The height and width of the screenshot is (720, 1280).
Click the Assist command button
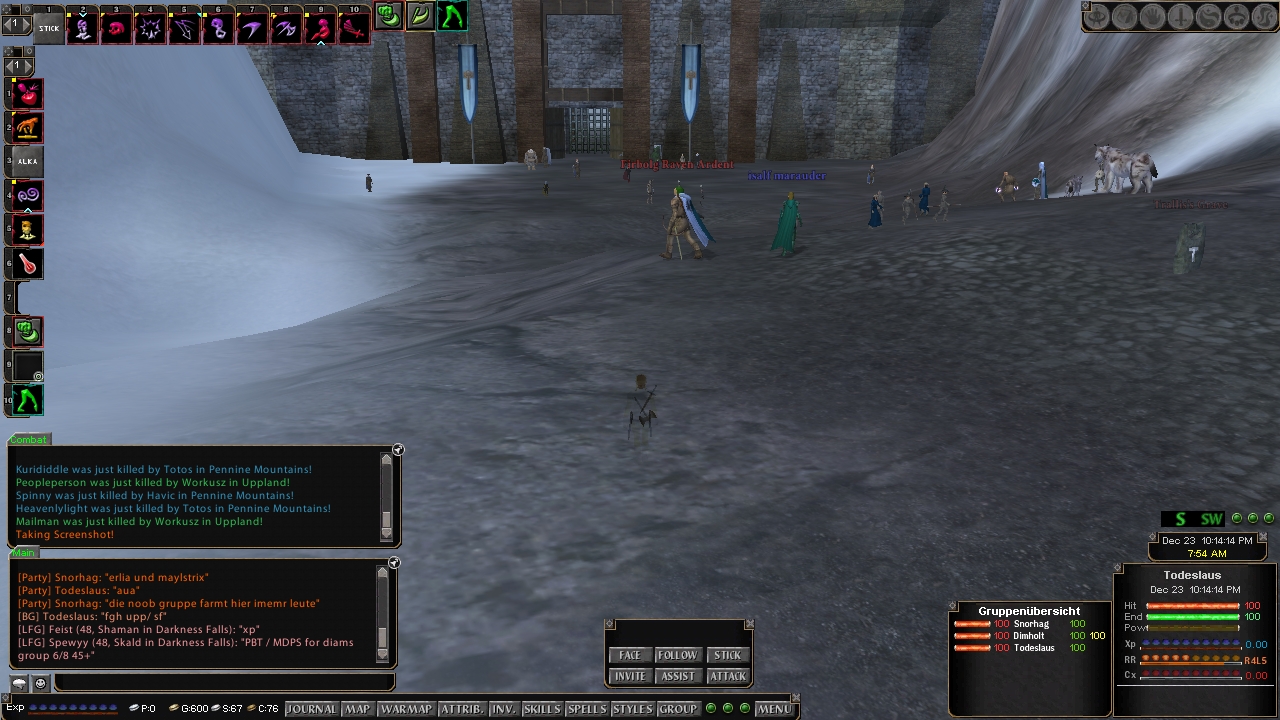coord(677,676)
